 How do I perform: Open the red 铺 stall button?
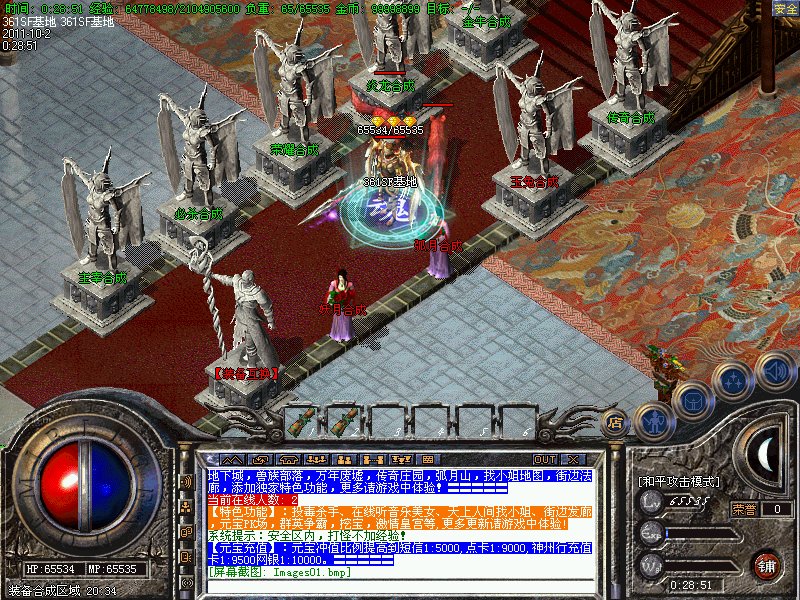click(767, 564)
